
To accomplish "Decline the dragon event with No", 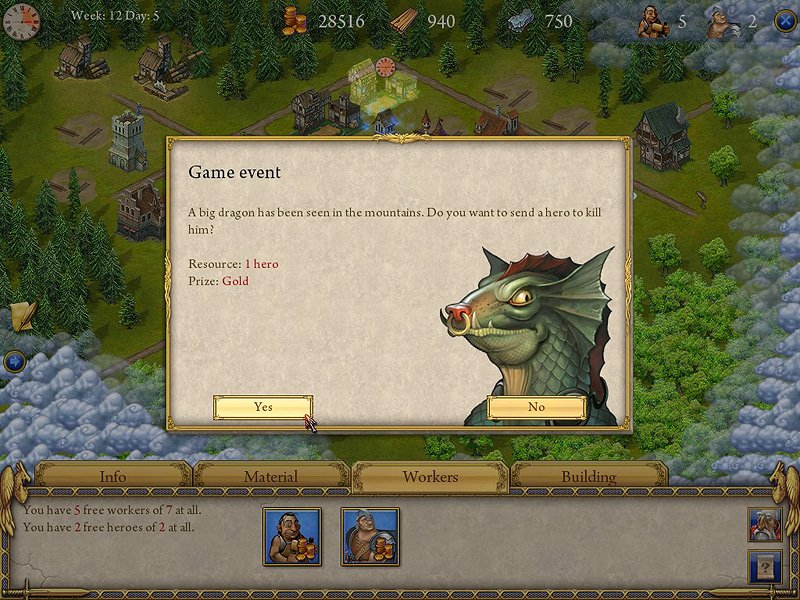I will (x=536, y=407).
